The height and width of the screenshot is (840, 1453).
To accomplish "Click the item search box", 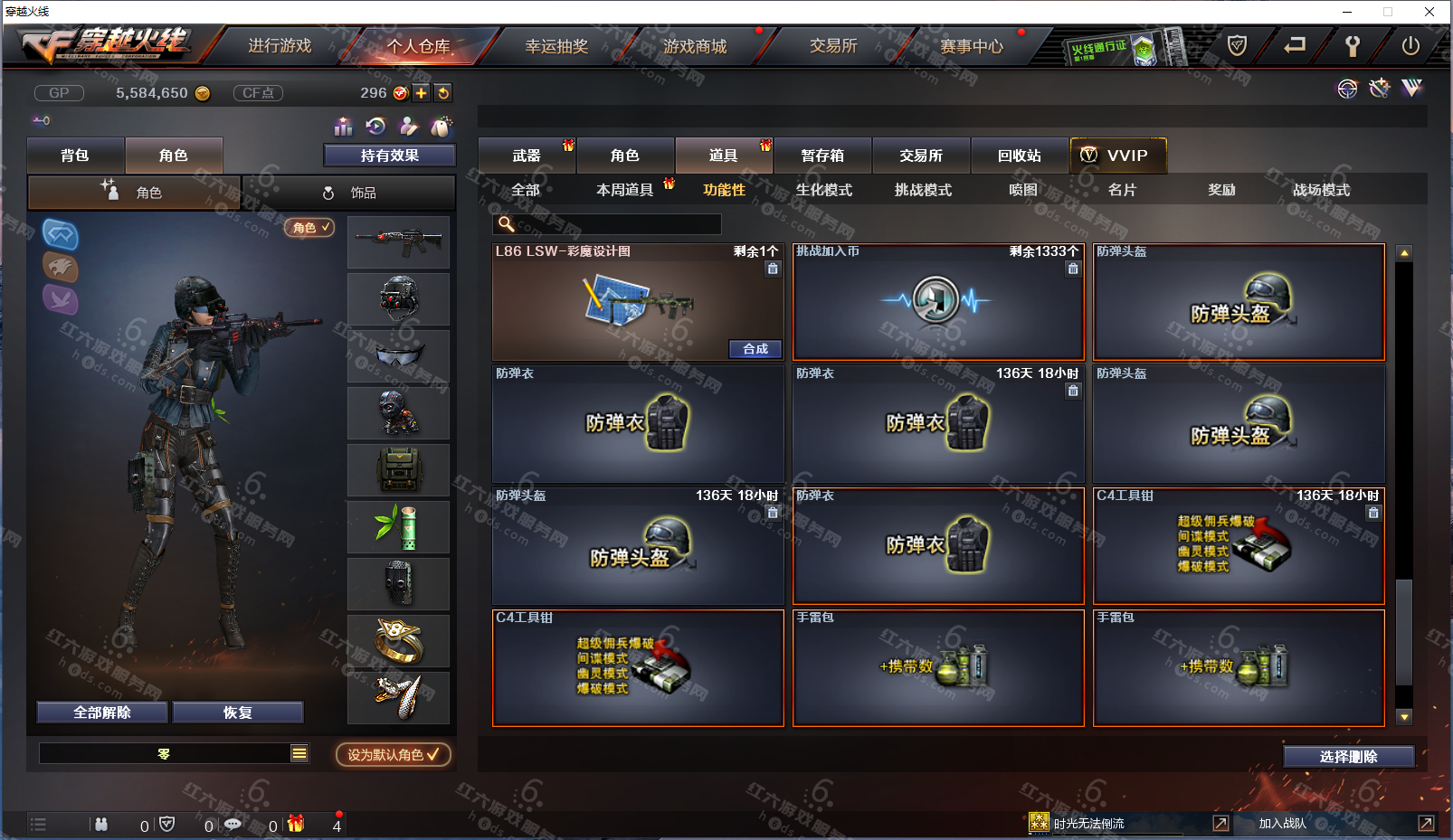I will tap(615, 224).
